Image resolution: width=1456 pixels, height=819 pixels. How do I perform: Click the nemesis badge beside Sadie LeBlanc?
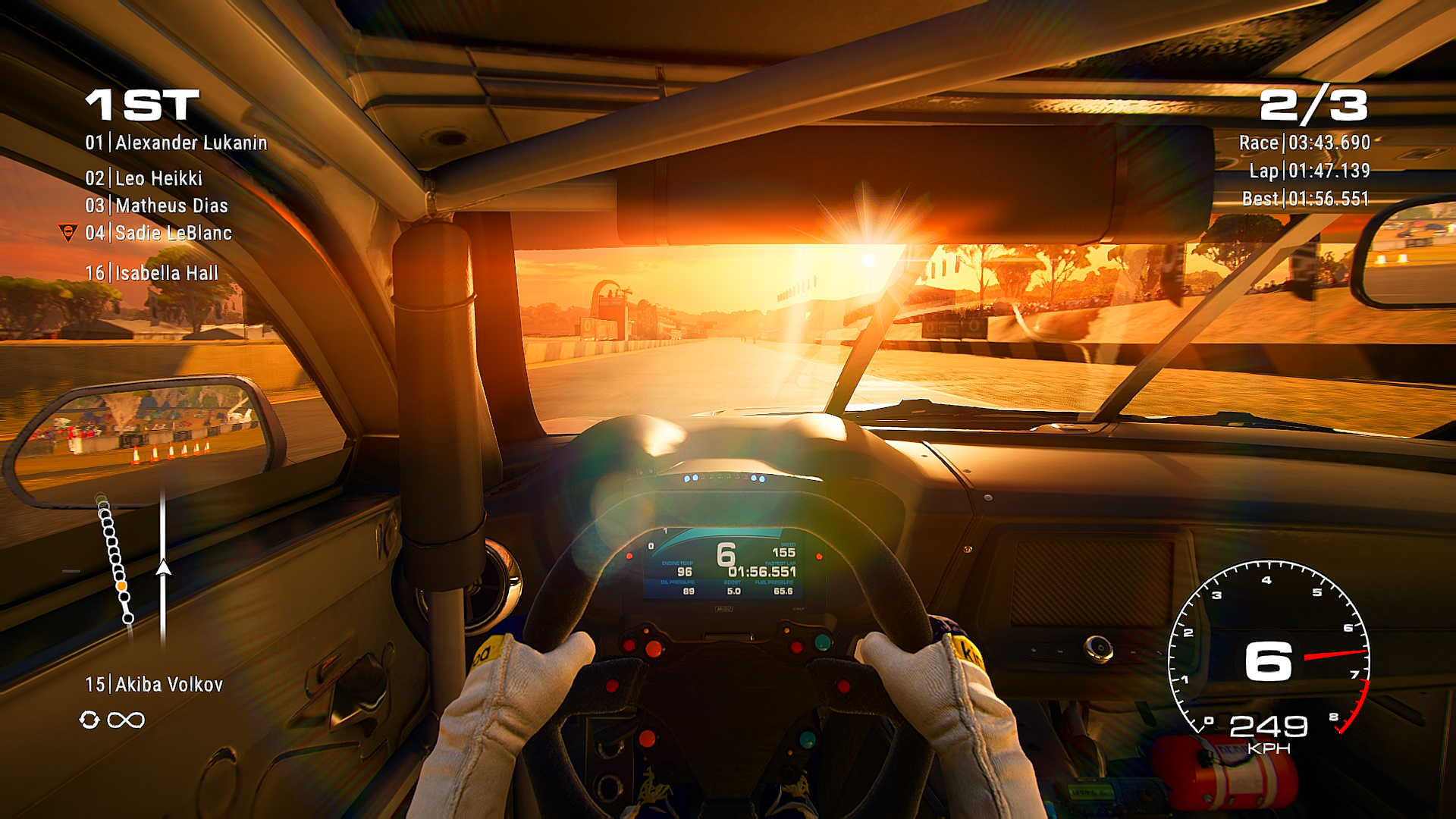[x=68, y=233]
